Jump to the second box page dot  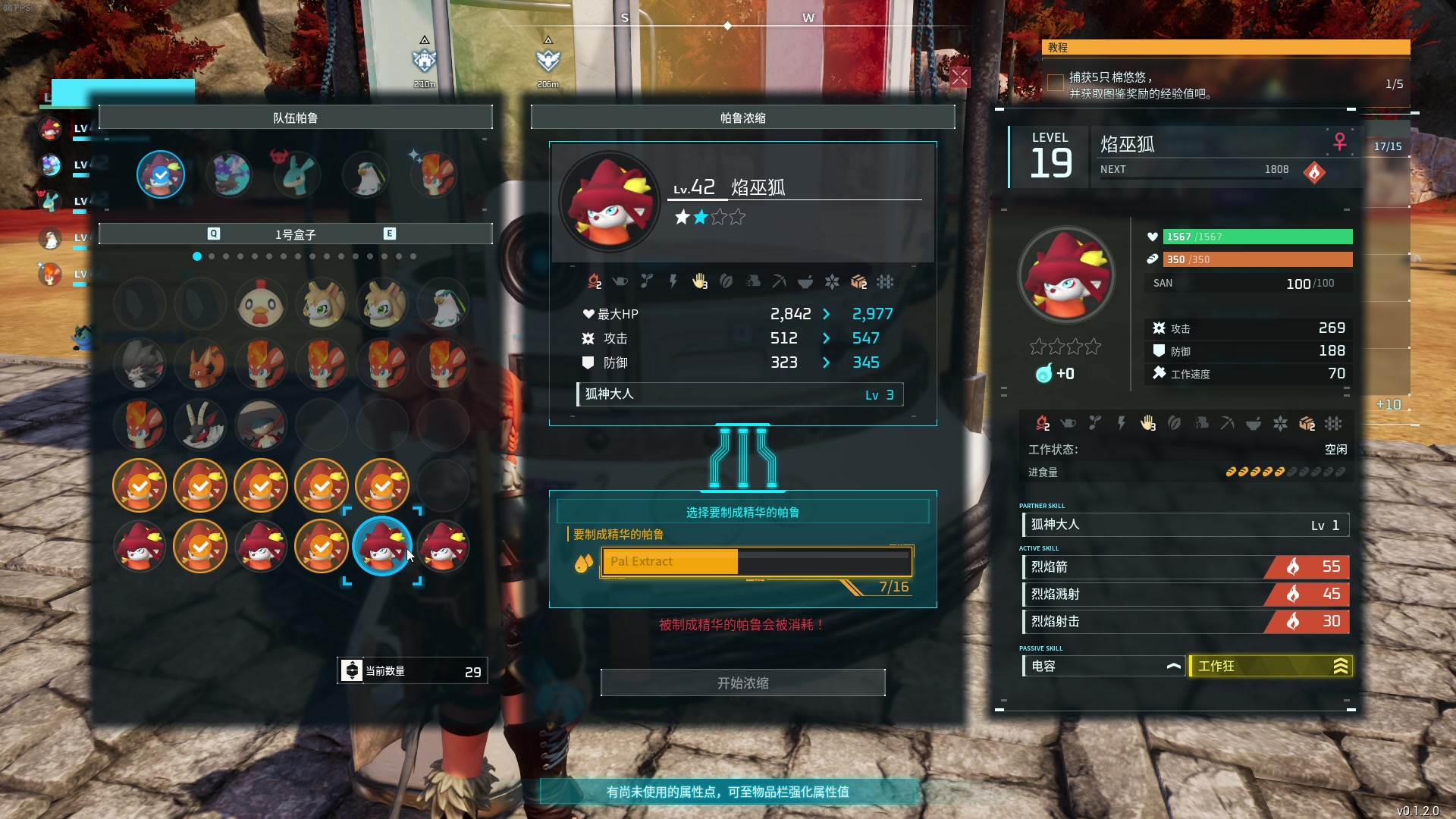point(212,256)
